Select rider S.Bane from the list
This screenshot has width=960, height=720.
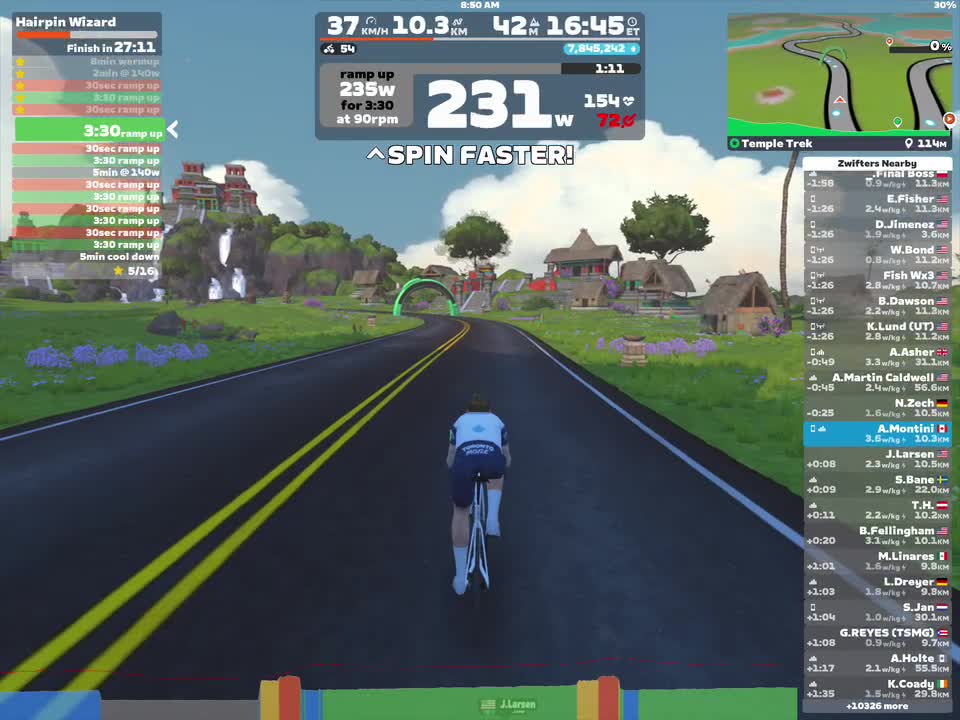pos(877,485)
